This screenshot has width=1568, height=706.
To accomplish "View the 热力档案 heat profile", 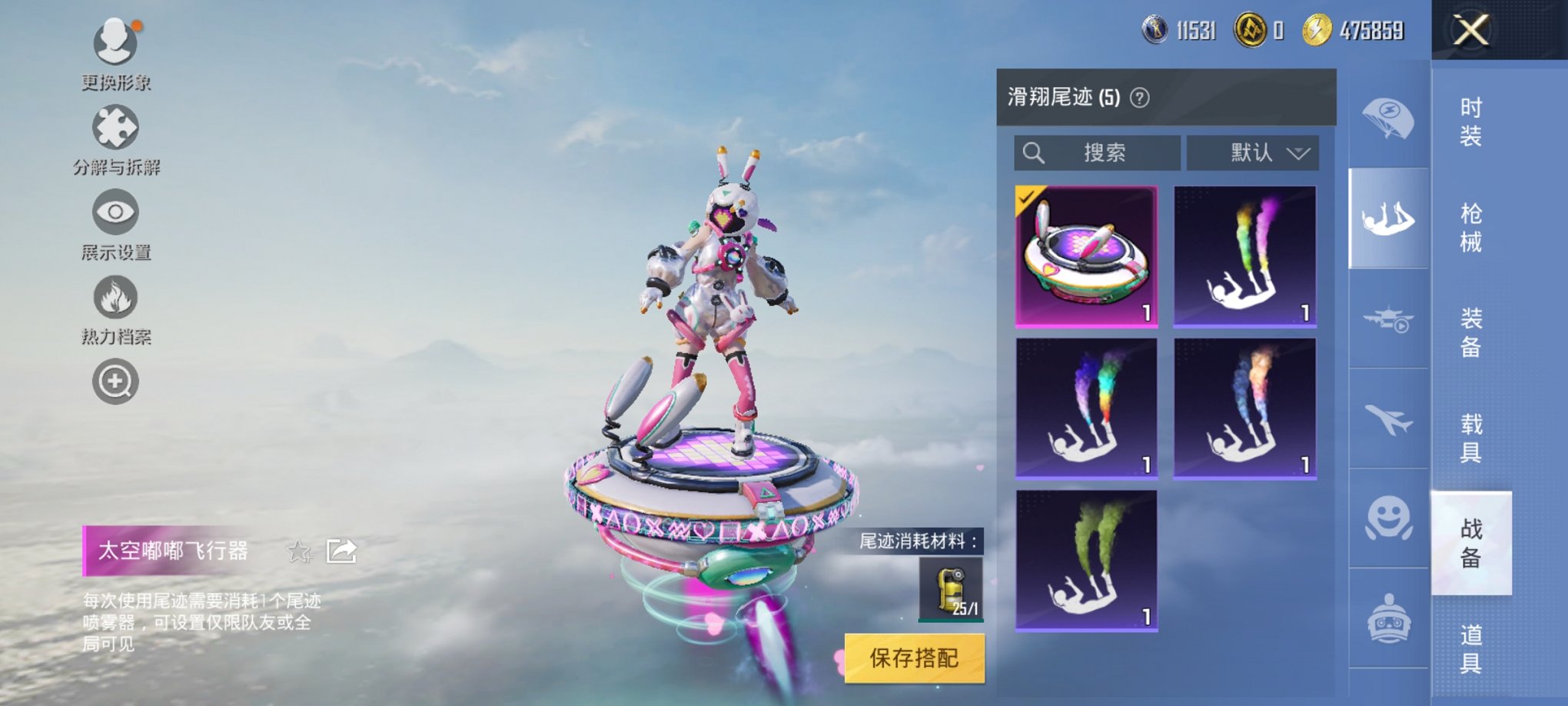I will (x=114, y=296).
